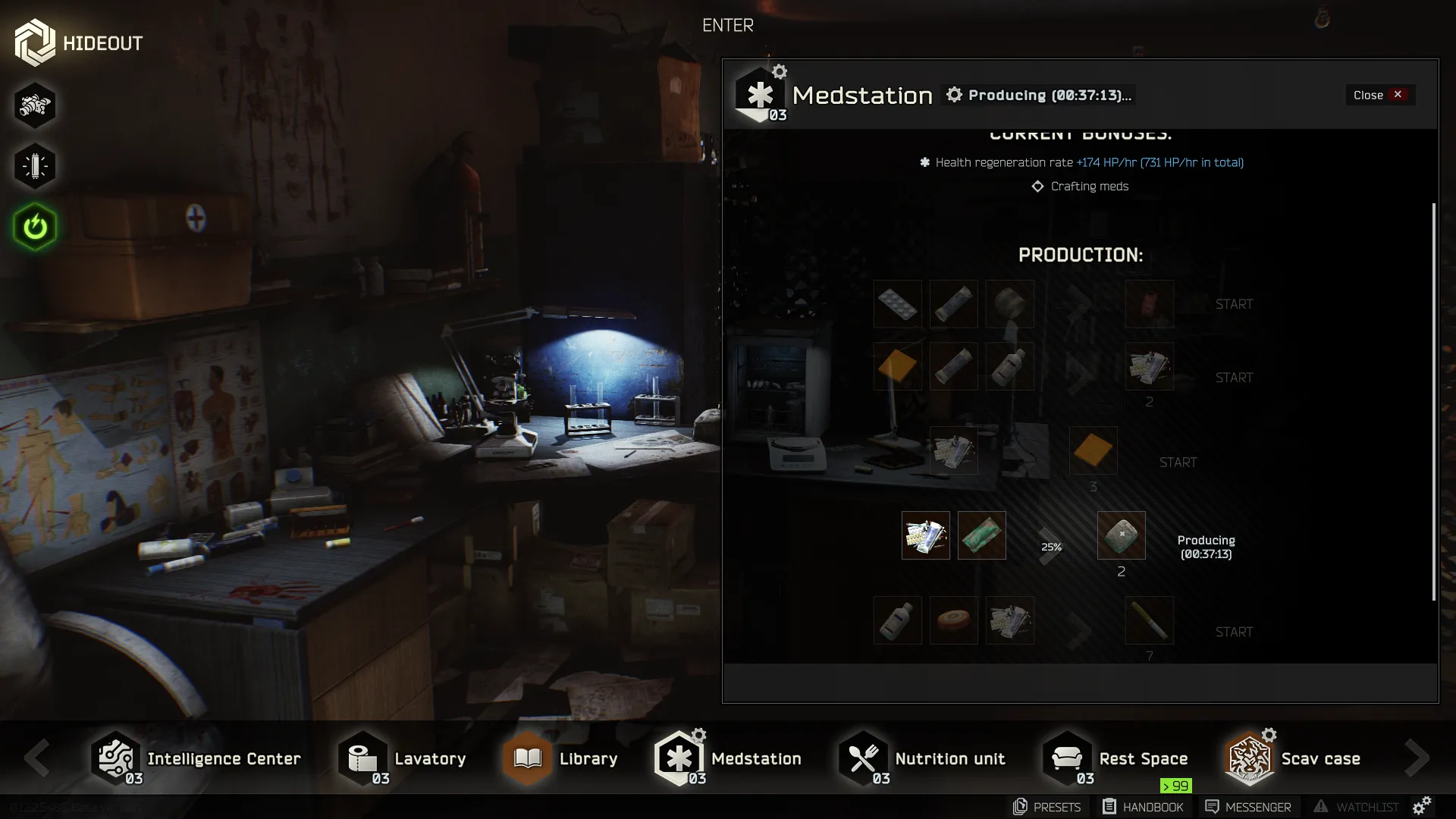Open the Library module
Viewport: 1456px width, 819px height.
pyautogui.click(x=560, y=758)
